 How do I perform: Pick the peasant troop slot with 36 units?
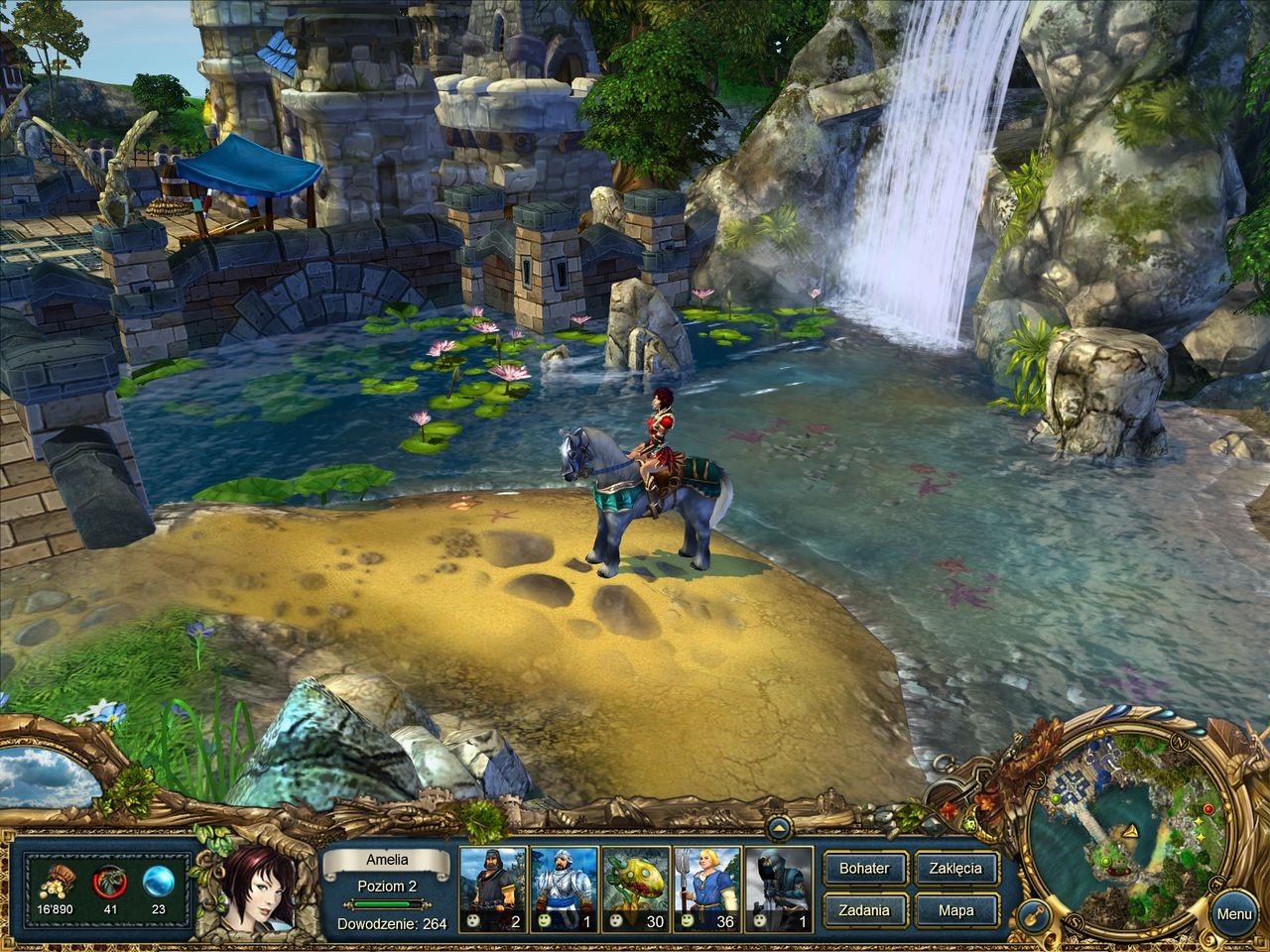pos(706,890)
